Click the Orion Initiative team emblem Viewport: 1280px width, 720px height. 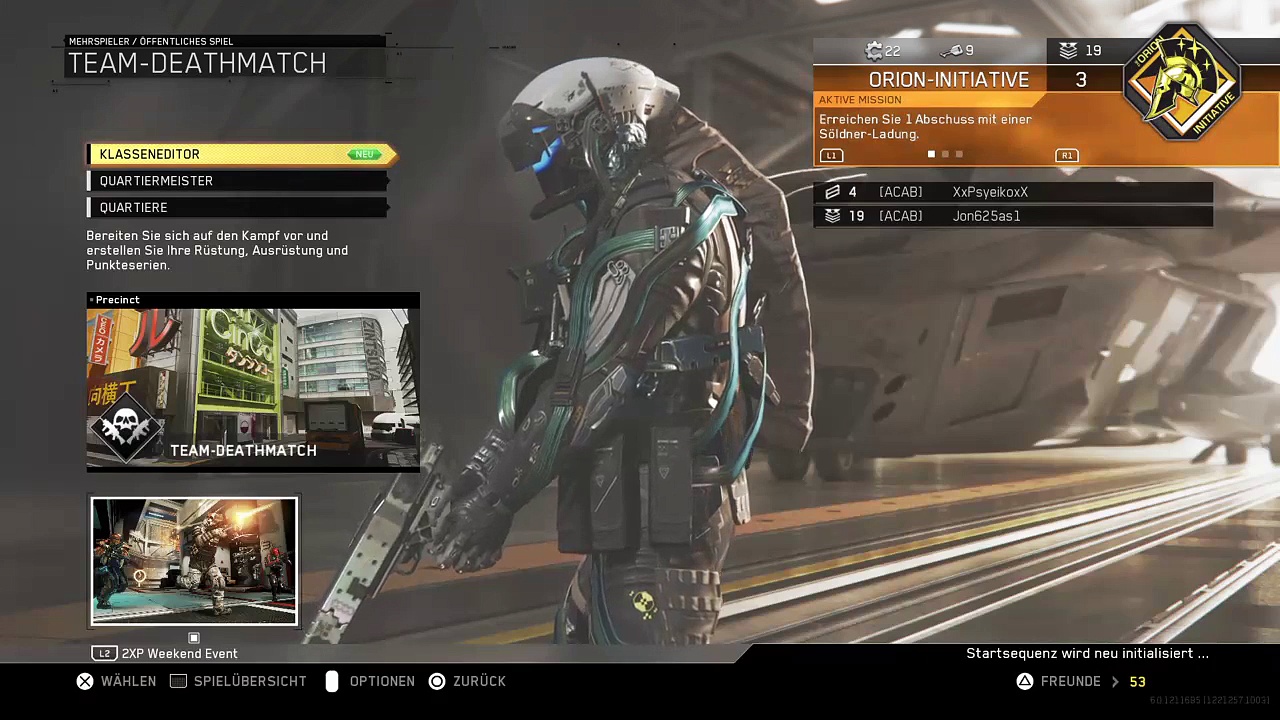click(1182, 84)
